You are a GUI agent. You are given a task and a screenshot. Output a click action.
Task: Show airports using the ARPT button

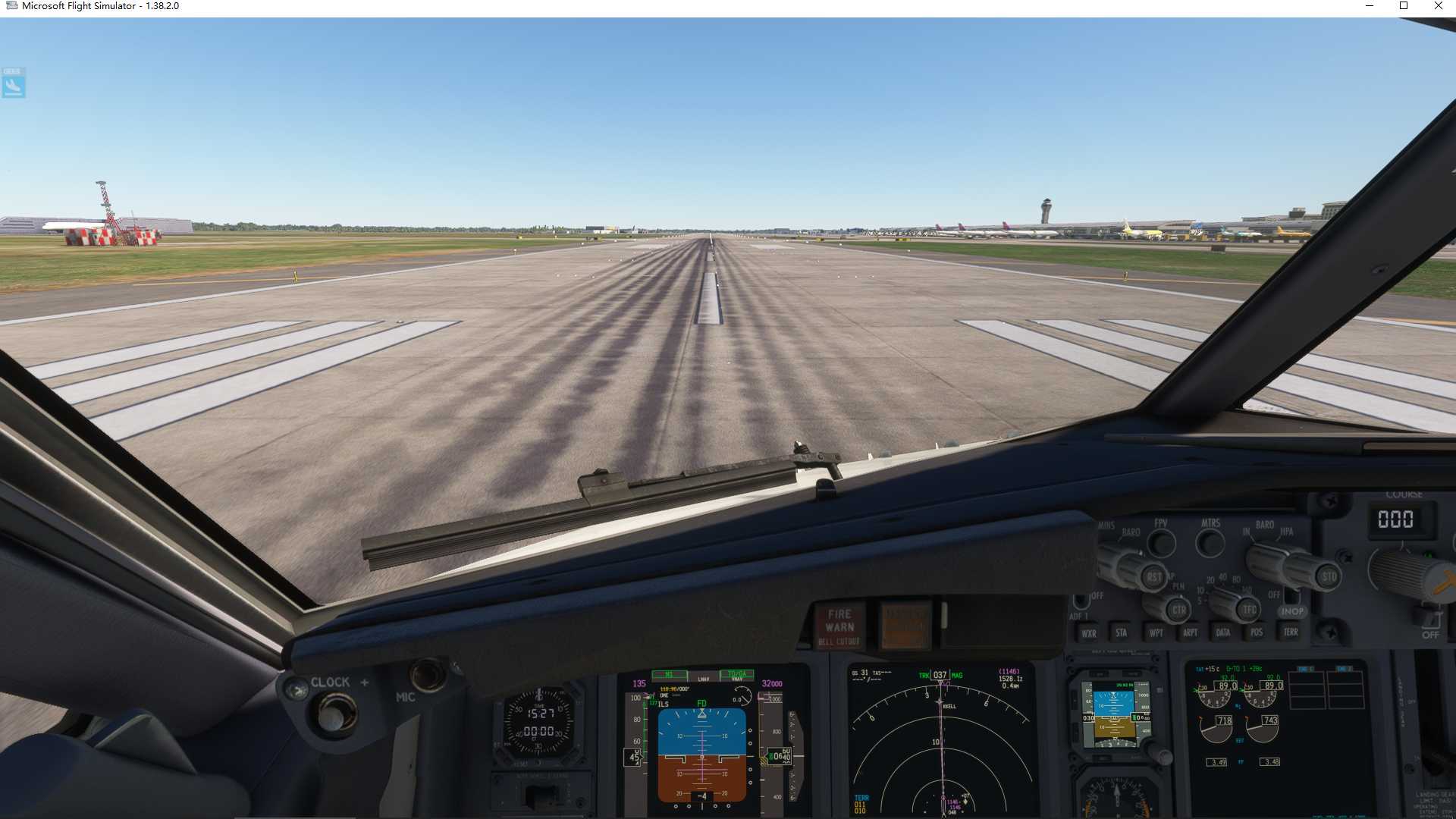click(x=1188, y=630)
